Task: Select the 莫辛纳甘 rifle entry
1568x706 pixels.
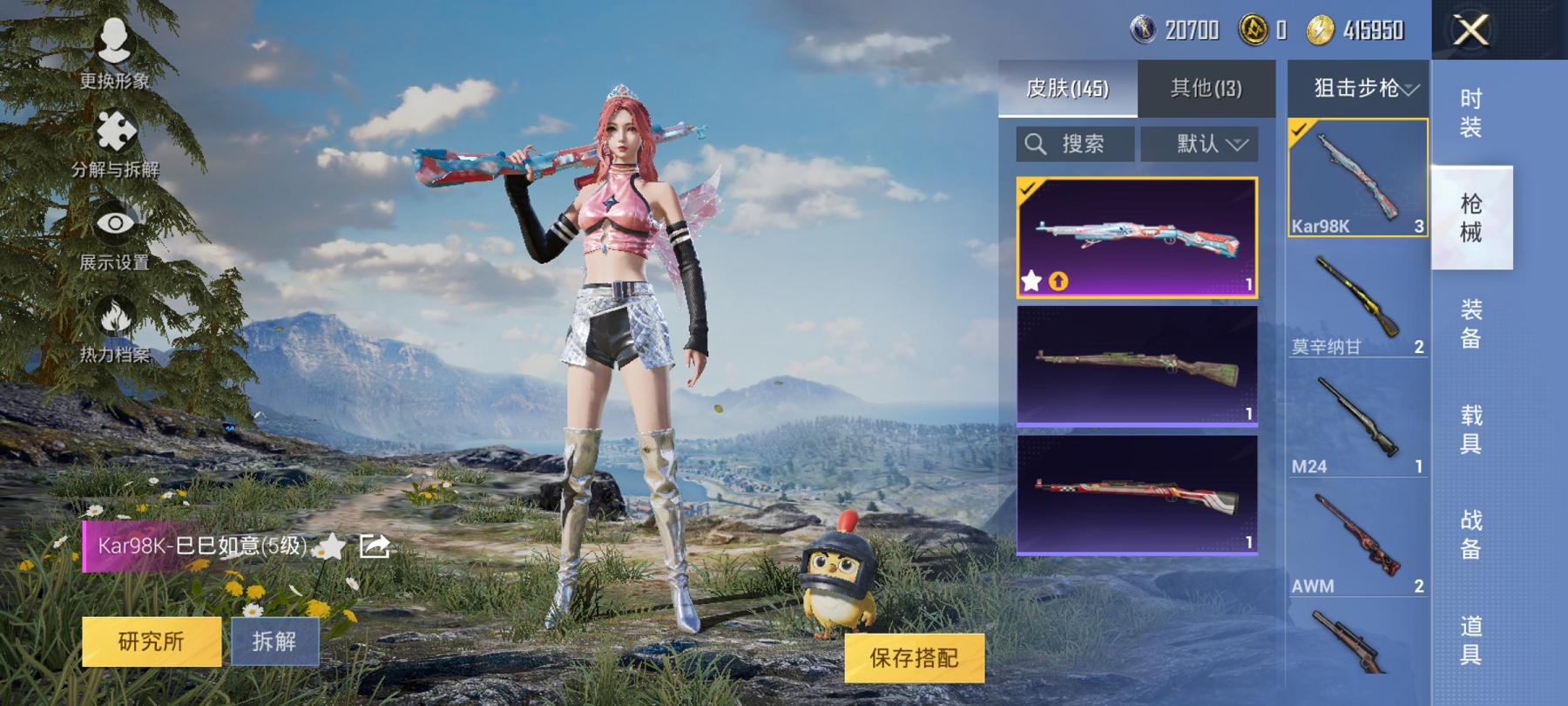Action: pyautogui.click(x=1355, y=296)
